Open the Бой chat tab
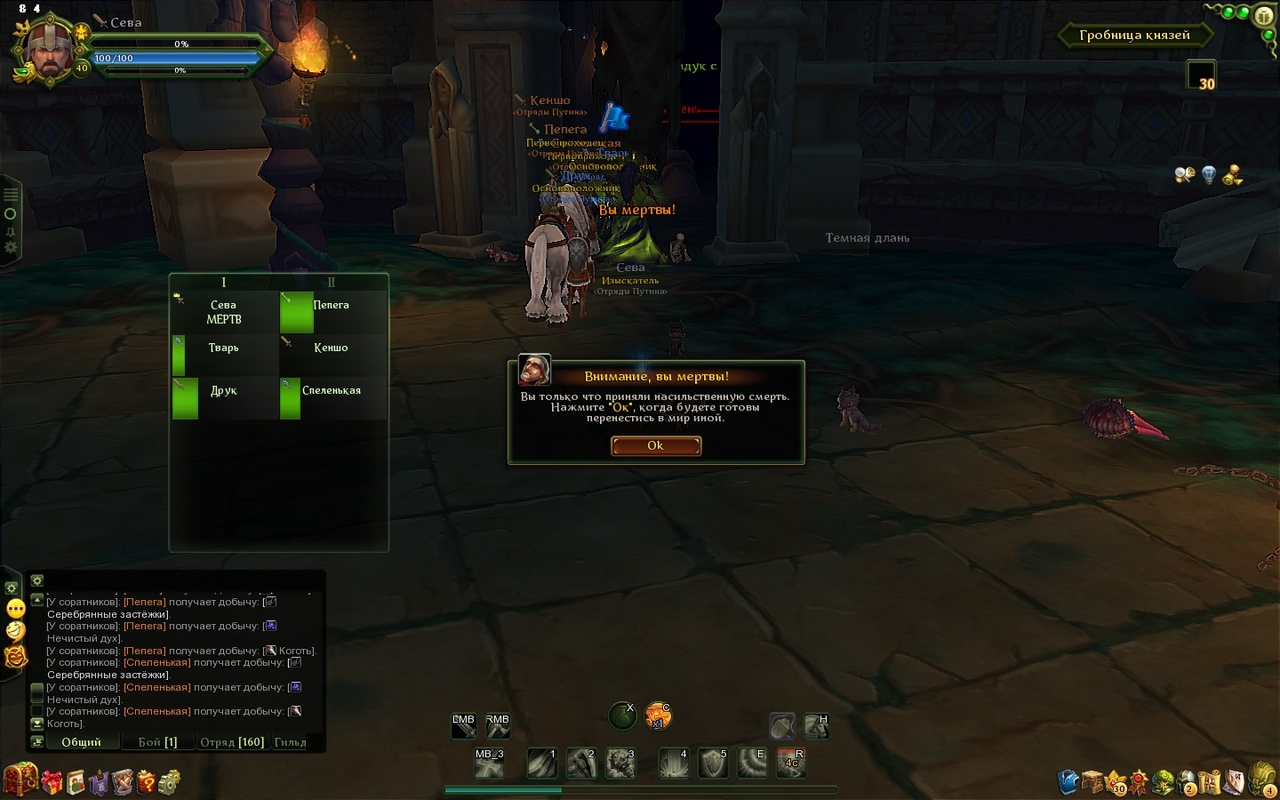The height and width of the screenshot is (800, 1280). tap(157, 742)
